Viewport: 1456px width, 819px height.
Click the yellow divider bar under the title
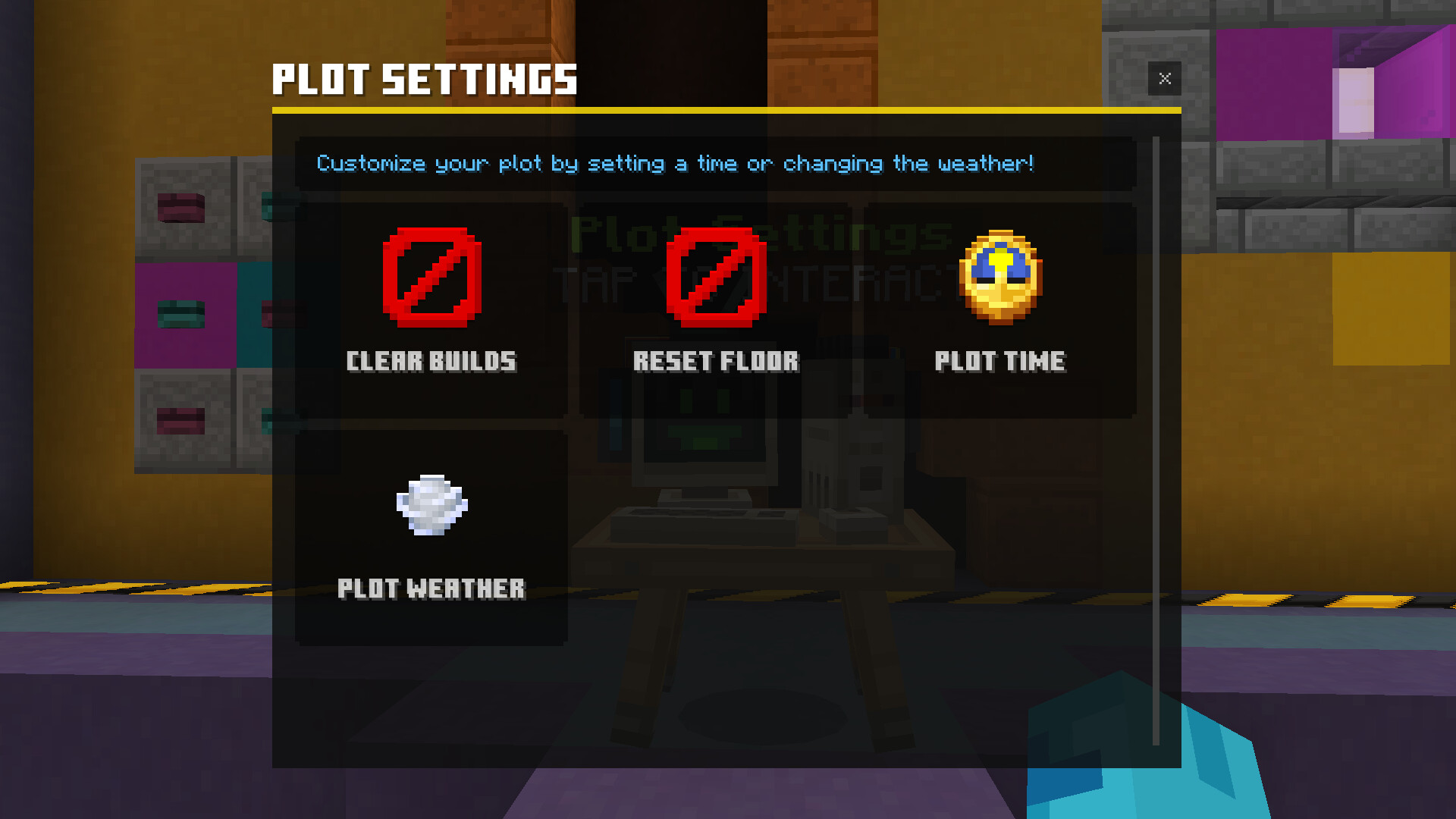point(726,111)
